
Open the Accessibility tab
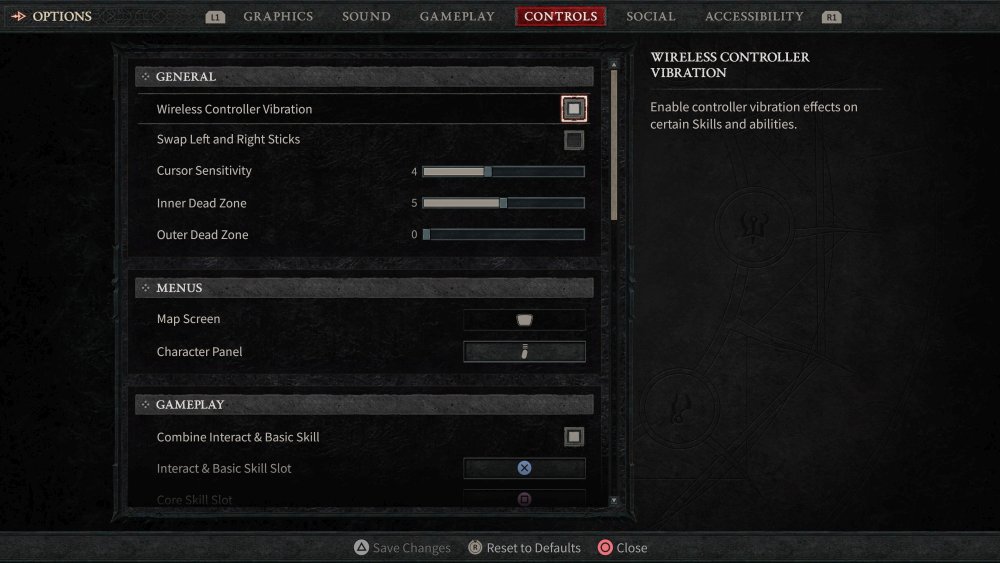(x=753, y=16)
